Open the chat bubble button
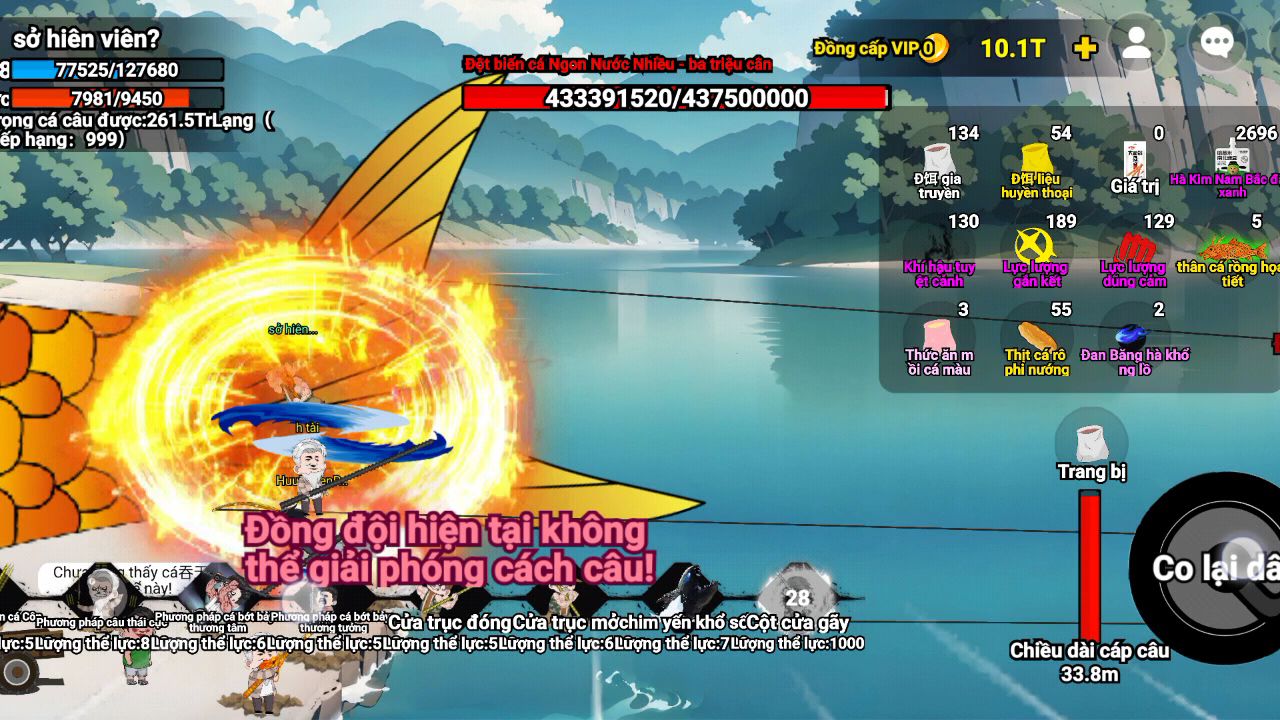1280x720 pixels. click(1216, 43)
